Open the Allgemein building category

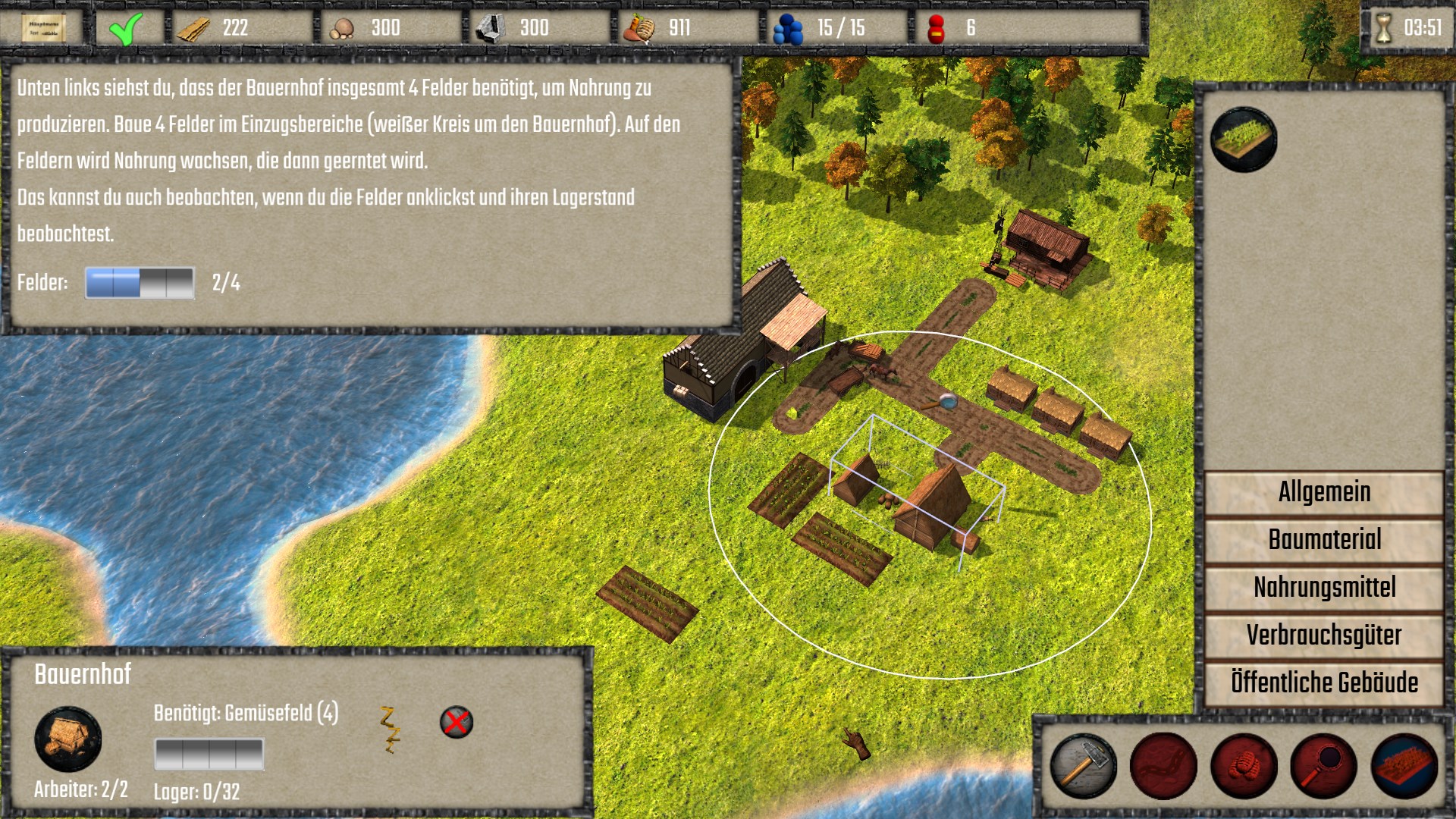coord(1324,492)
